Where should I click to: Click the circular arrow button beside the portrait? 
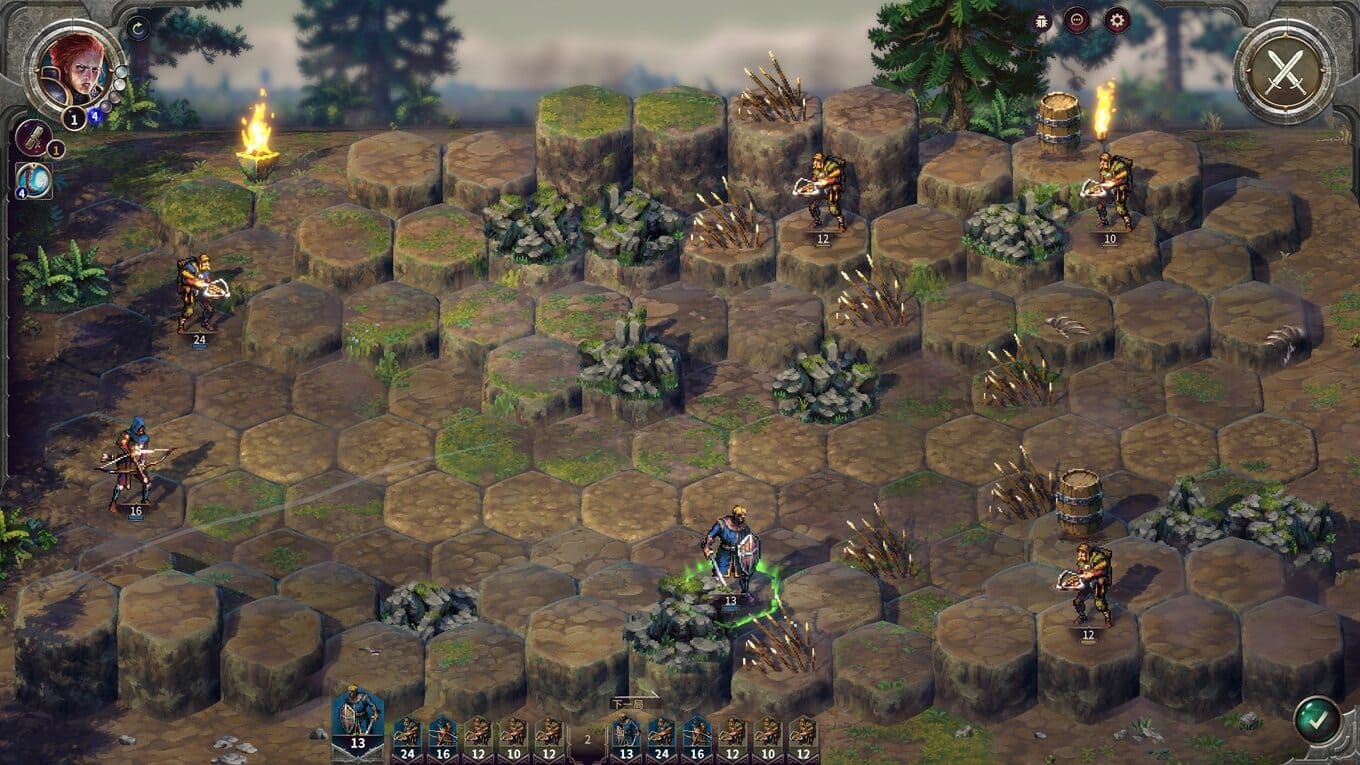point(139,27)
